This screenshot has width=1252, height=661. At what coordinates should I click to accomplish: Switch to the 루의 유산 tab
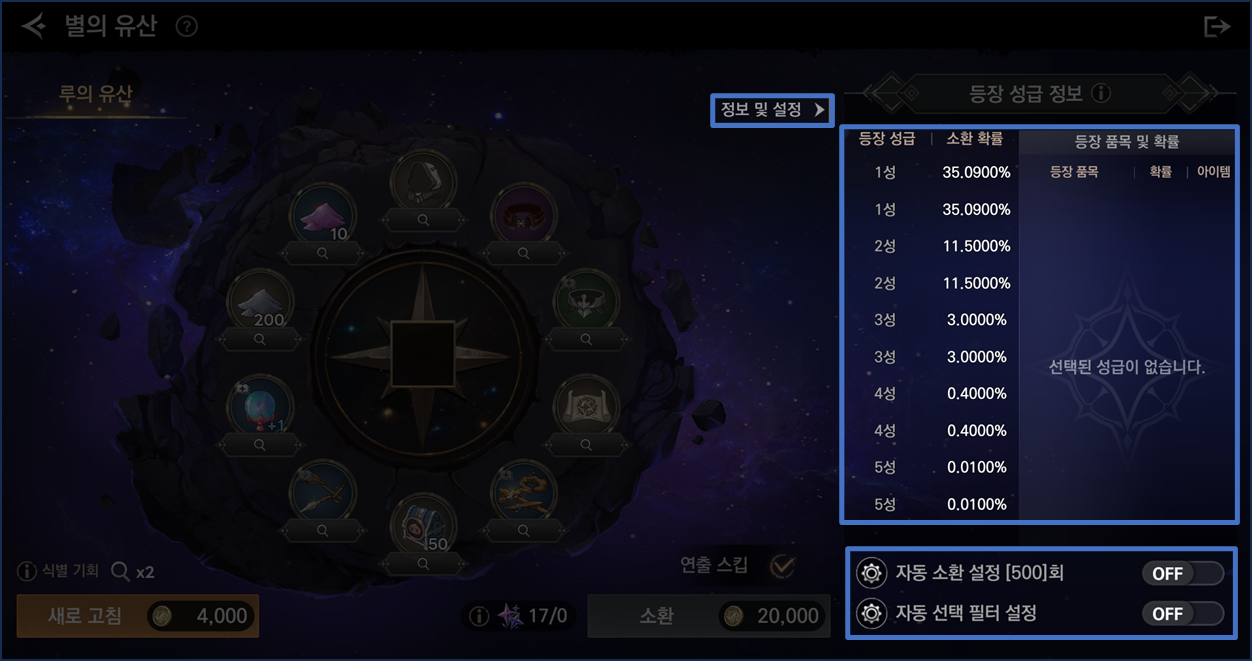(x=95, y=95)
